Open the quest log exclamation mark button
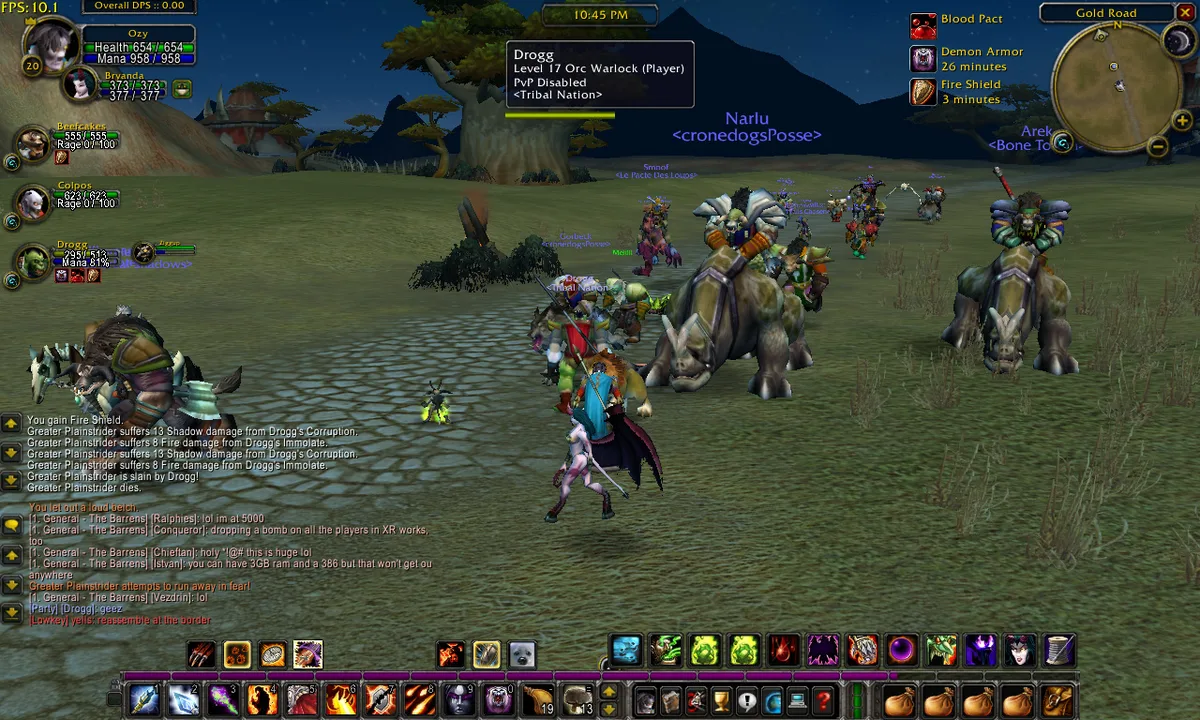The height and width of the screenshot is (720, 1200). point(746,700)
